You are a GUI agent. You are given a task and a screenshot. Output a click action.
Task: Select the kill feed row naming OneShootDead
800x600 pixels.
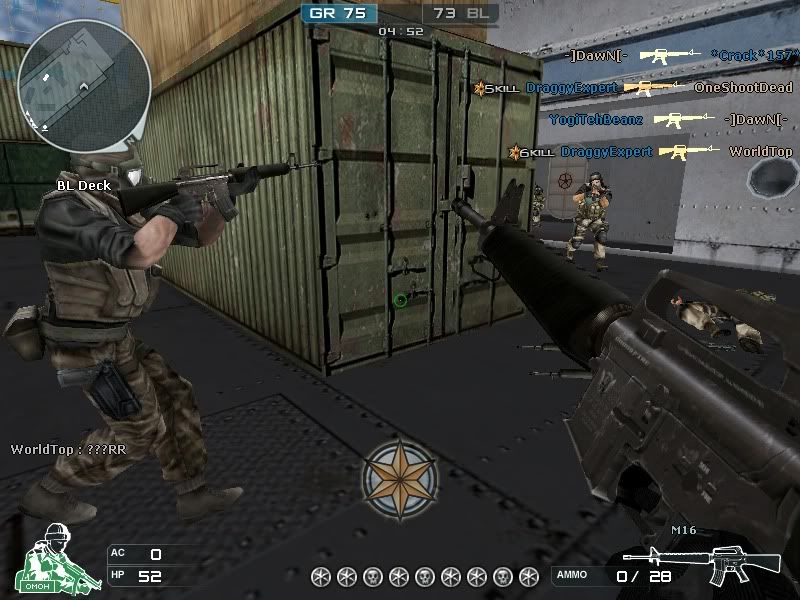pos(634,88)
